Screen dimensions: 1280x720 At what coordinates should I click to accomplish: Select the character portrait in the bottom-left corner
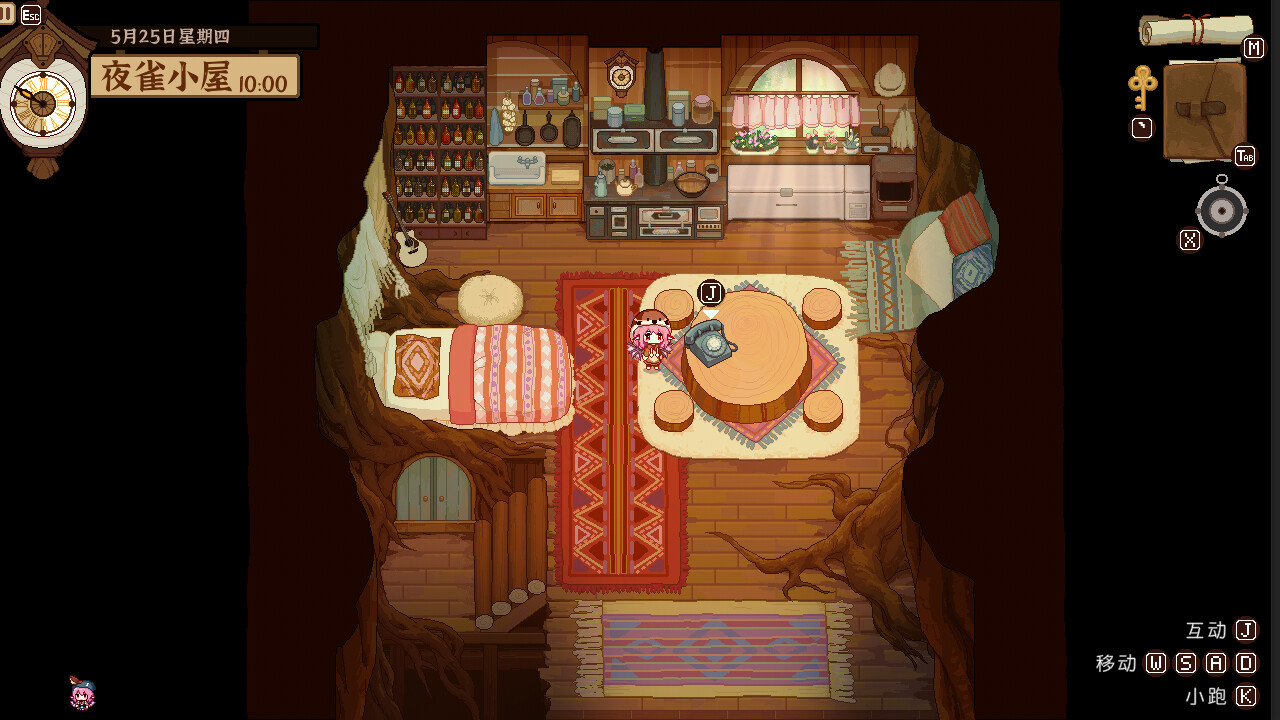80,695
